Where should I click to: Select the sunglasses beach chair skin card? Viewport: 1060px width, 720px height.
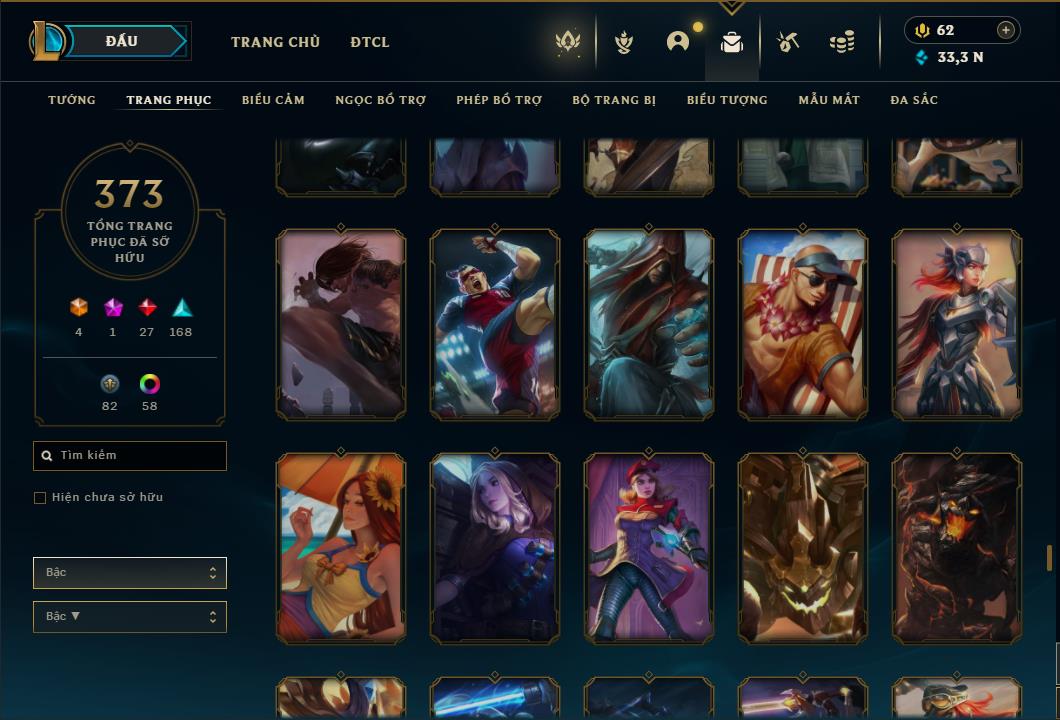click(803, 324)
